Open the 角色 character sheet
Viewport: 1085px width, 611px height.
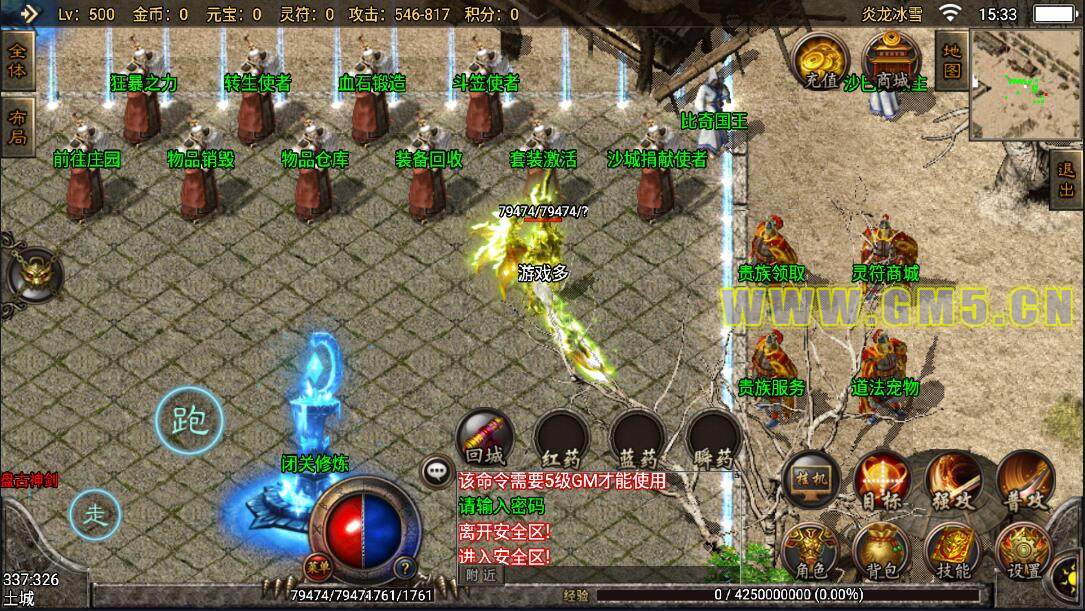point(811,552)
